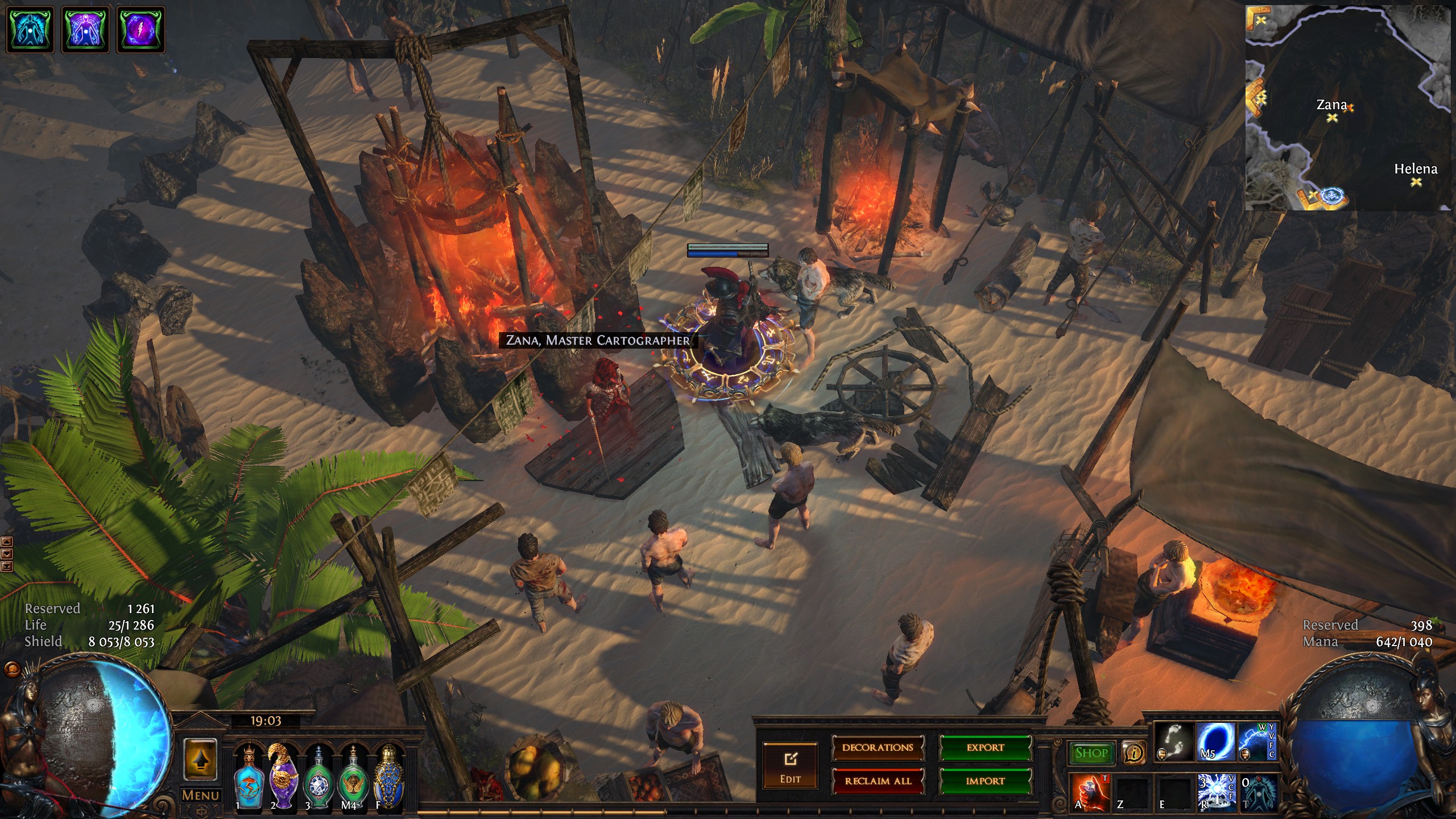
Task: Open hideout Edit mode
Action: pyautogui.click(x=790, y=766)
